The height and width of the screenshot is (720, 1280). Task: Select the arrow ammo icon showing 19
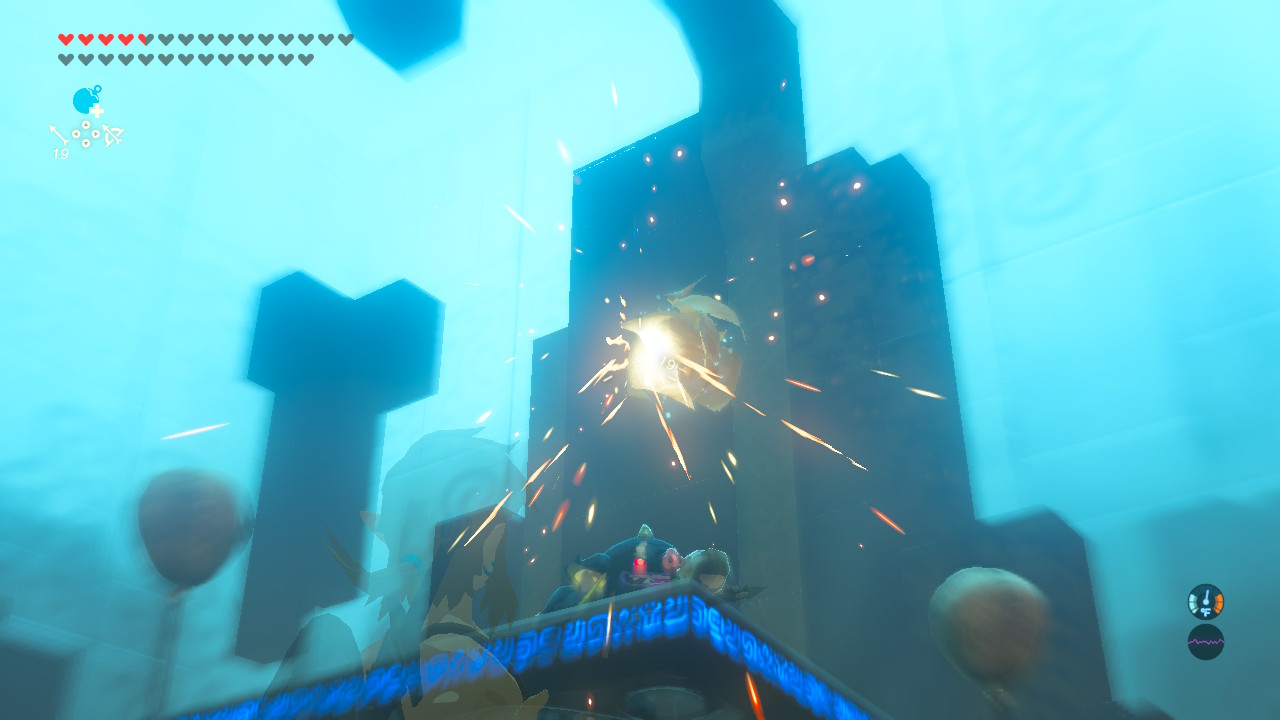click(x=59, y=135)
